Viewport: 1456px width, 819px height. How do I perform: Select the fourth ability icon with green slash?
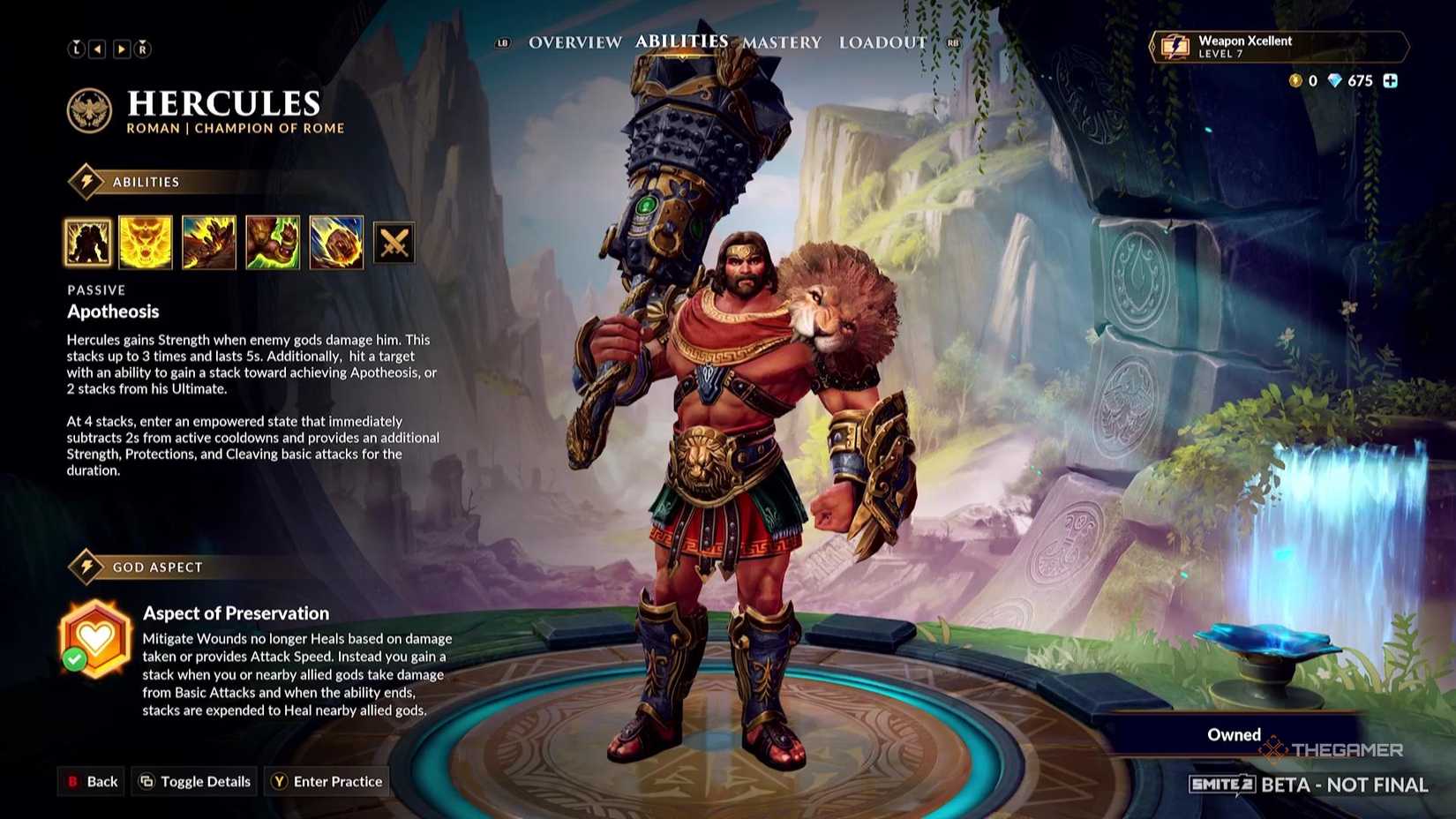coord(273,241)
